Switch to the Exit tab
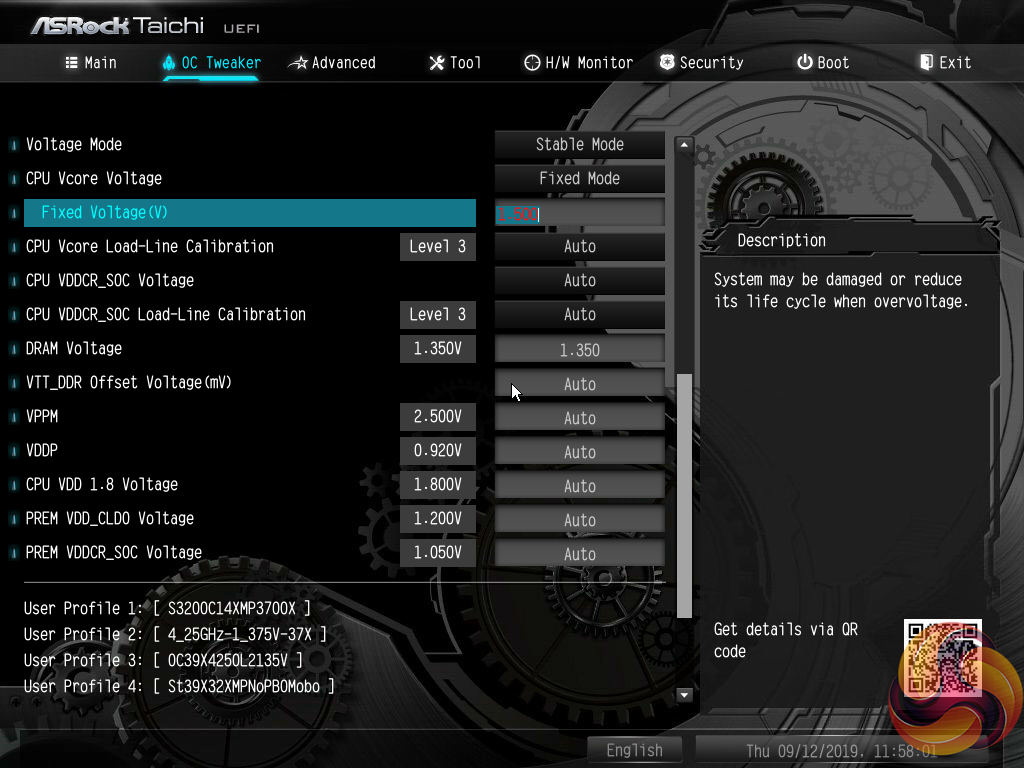The width and height of the screenshot is (1024, 768). [945, 63]
